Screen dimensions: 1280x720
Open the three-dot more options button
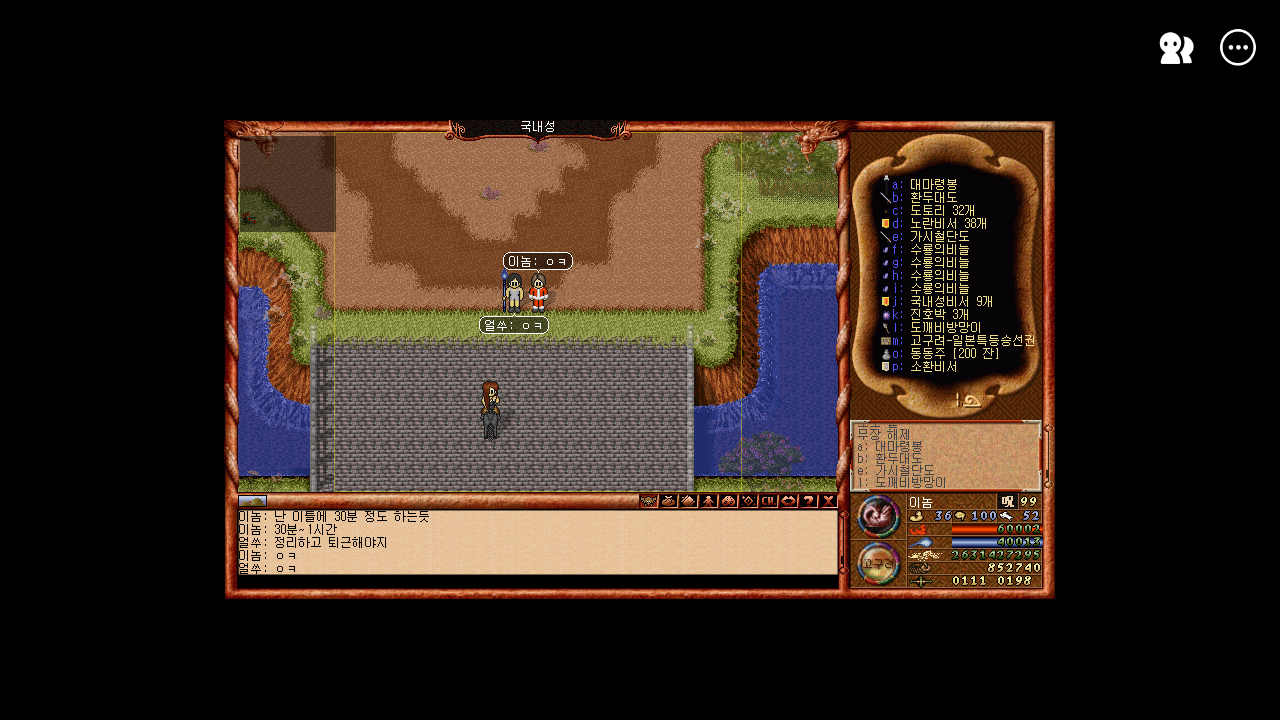[x=1238, y=48]
